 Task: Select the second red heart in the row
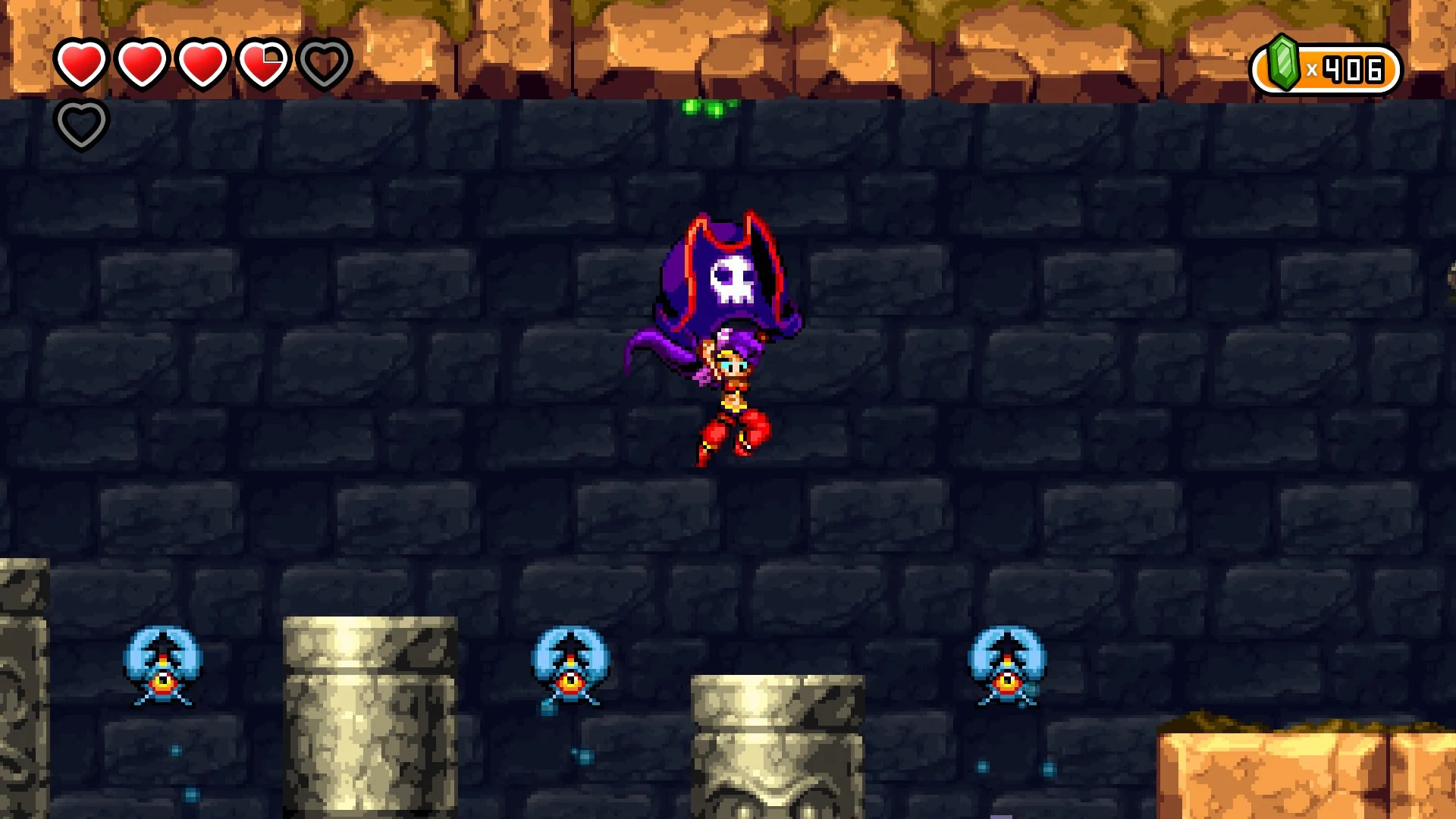click(142, 62)
